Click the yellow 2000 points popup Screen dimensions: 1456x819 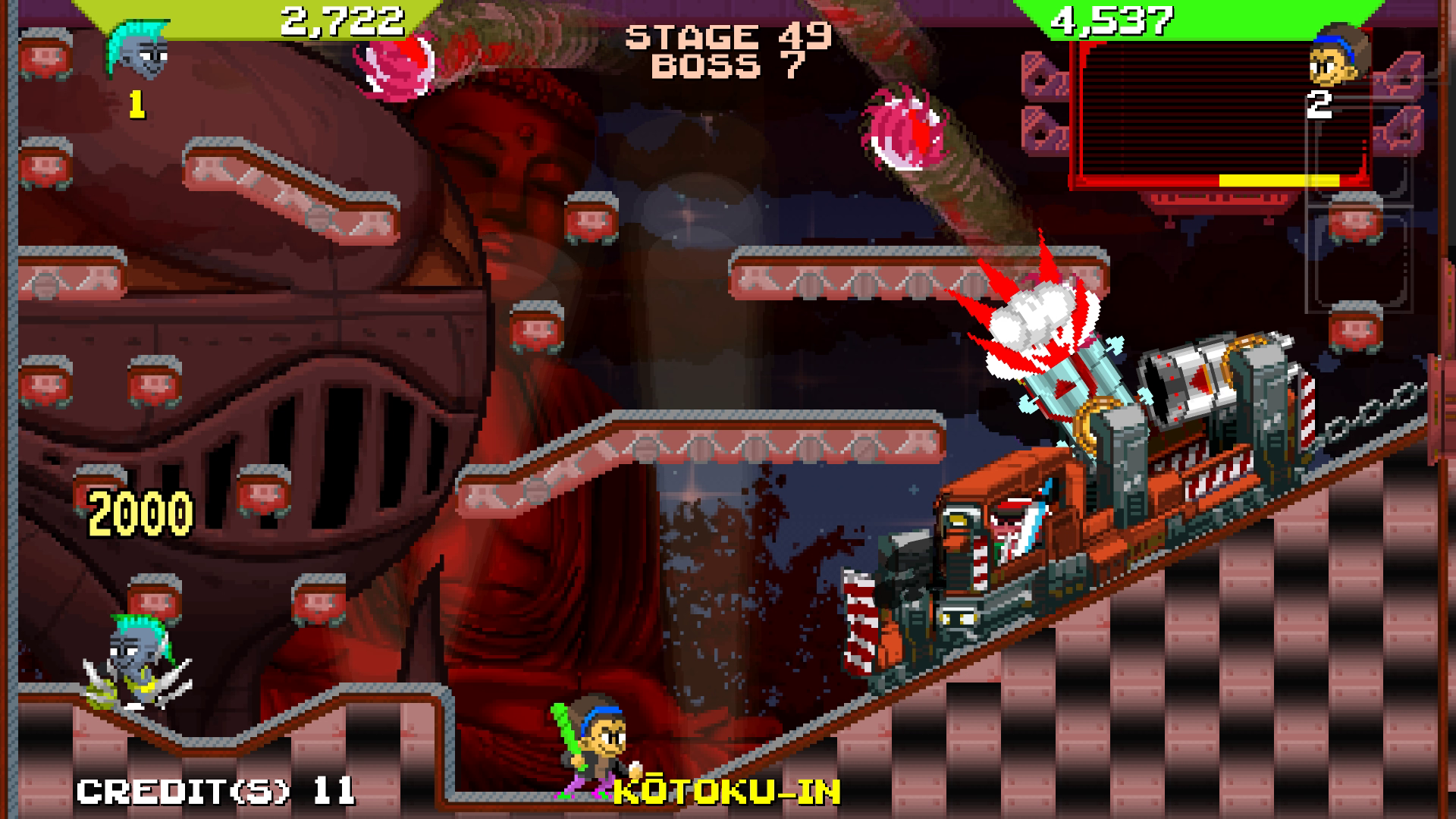pyautogui.click(x=140, y=512)
